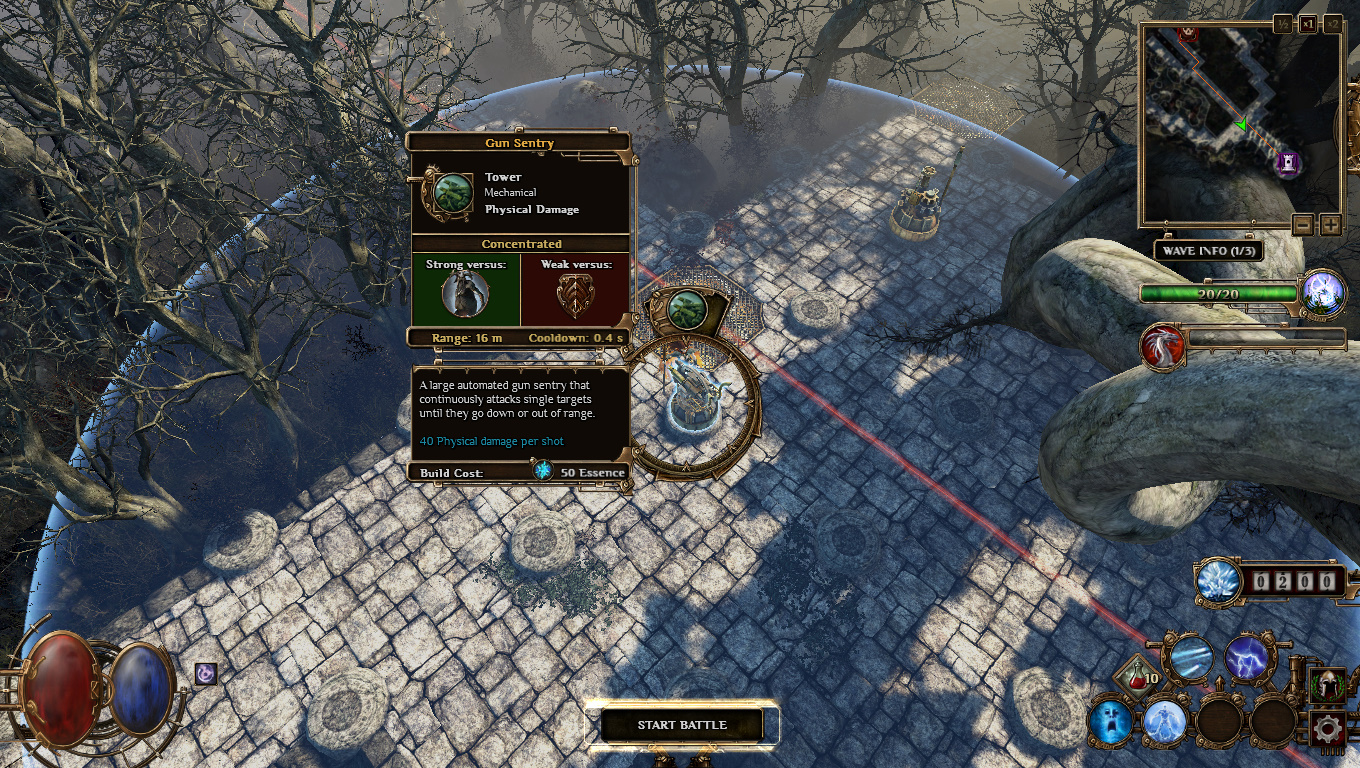The image size is (1360, 768).
Task: Open the gear settings menu
Action: coord(1328,728)
